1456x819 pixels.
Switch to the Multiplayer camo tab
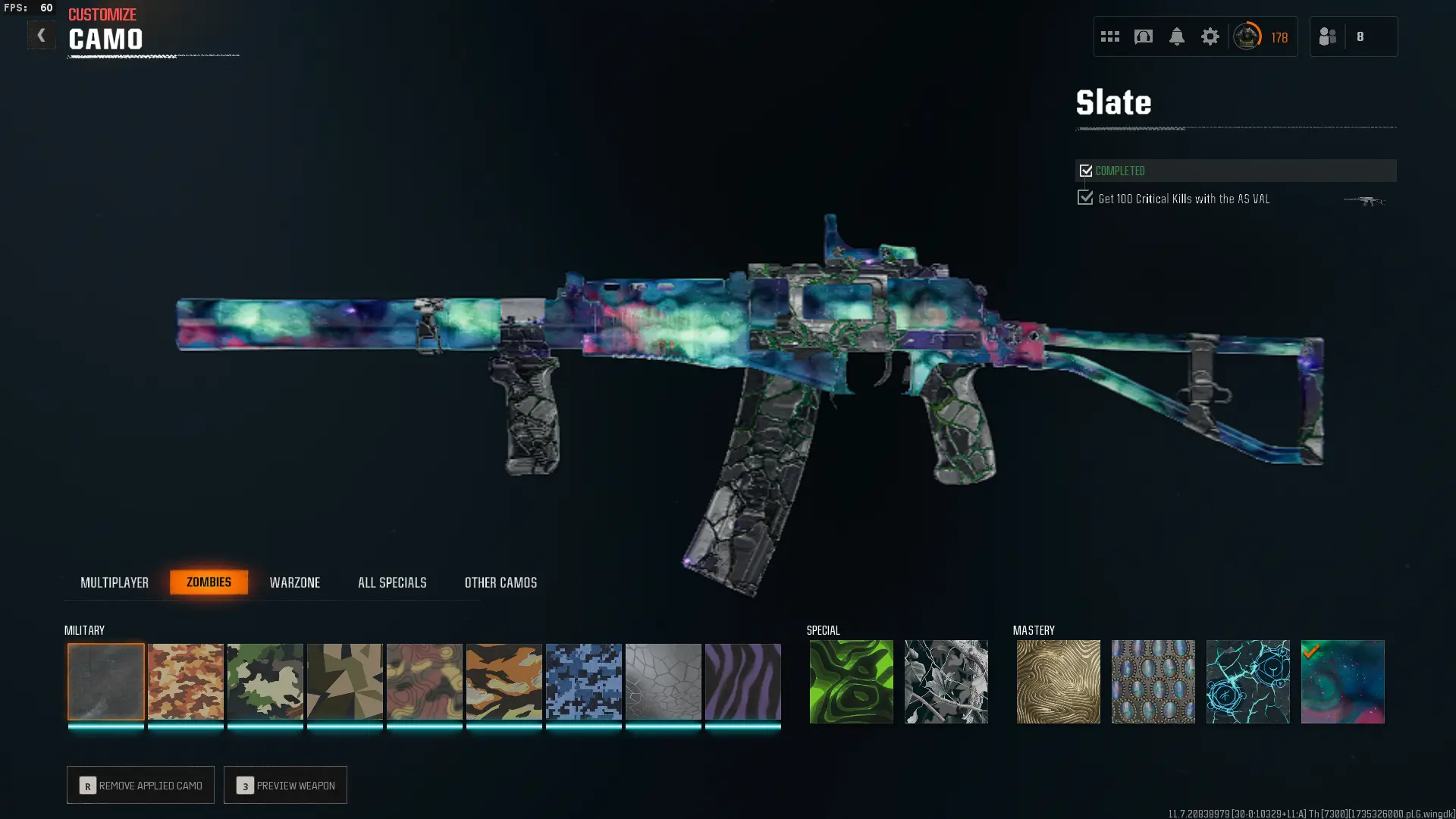coord(115,582)
